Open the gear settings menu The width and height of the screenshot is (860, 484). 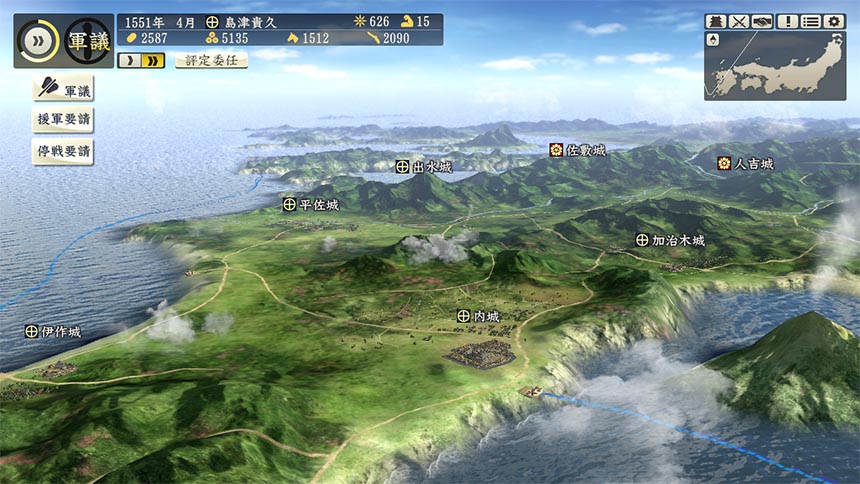coord(833,21)
